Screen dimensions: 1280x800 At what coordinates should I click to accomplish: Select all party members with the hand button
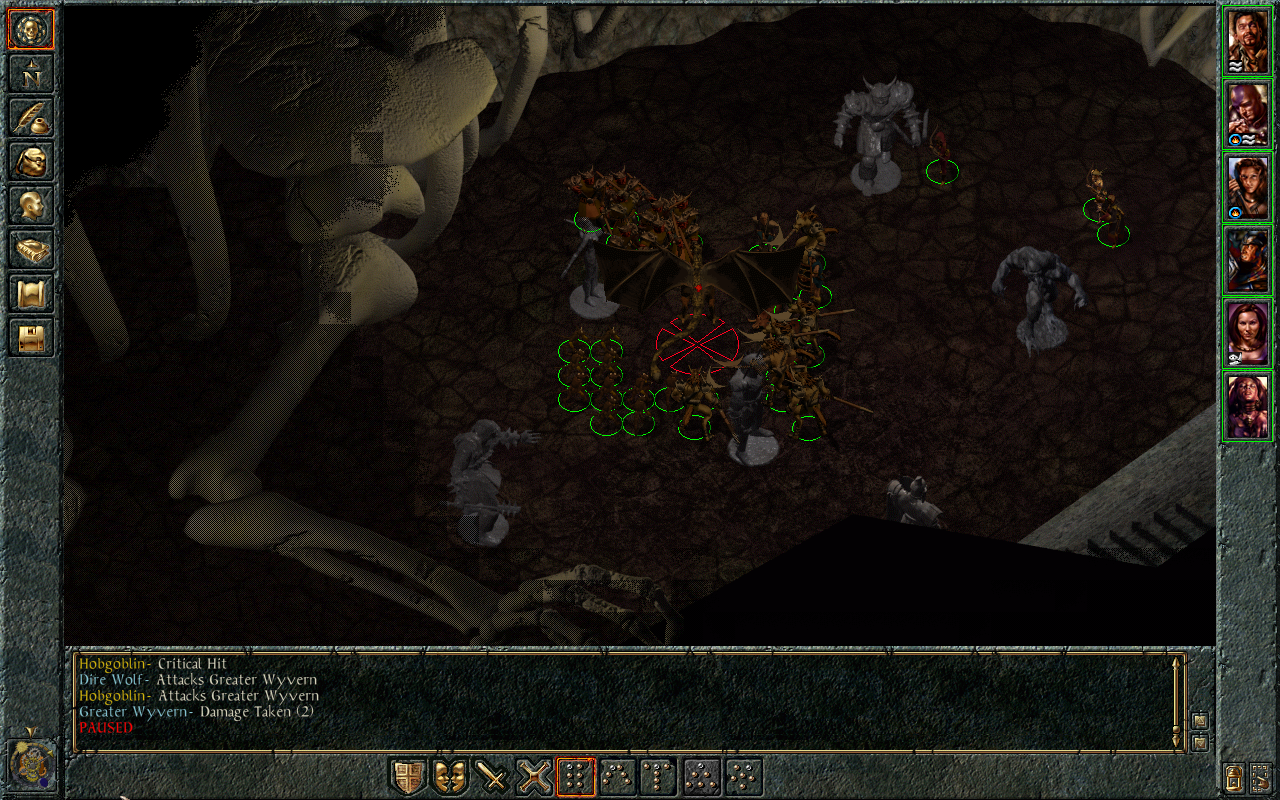tap(1259, 776)
